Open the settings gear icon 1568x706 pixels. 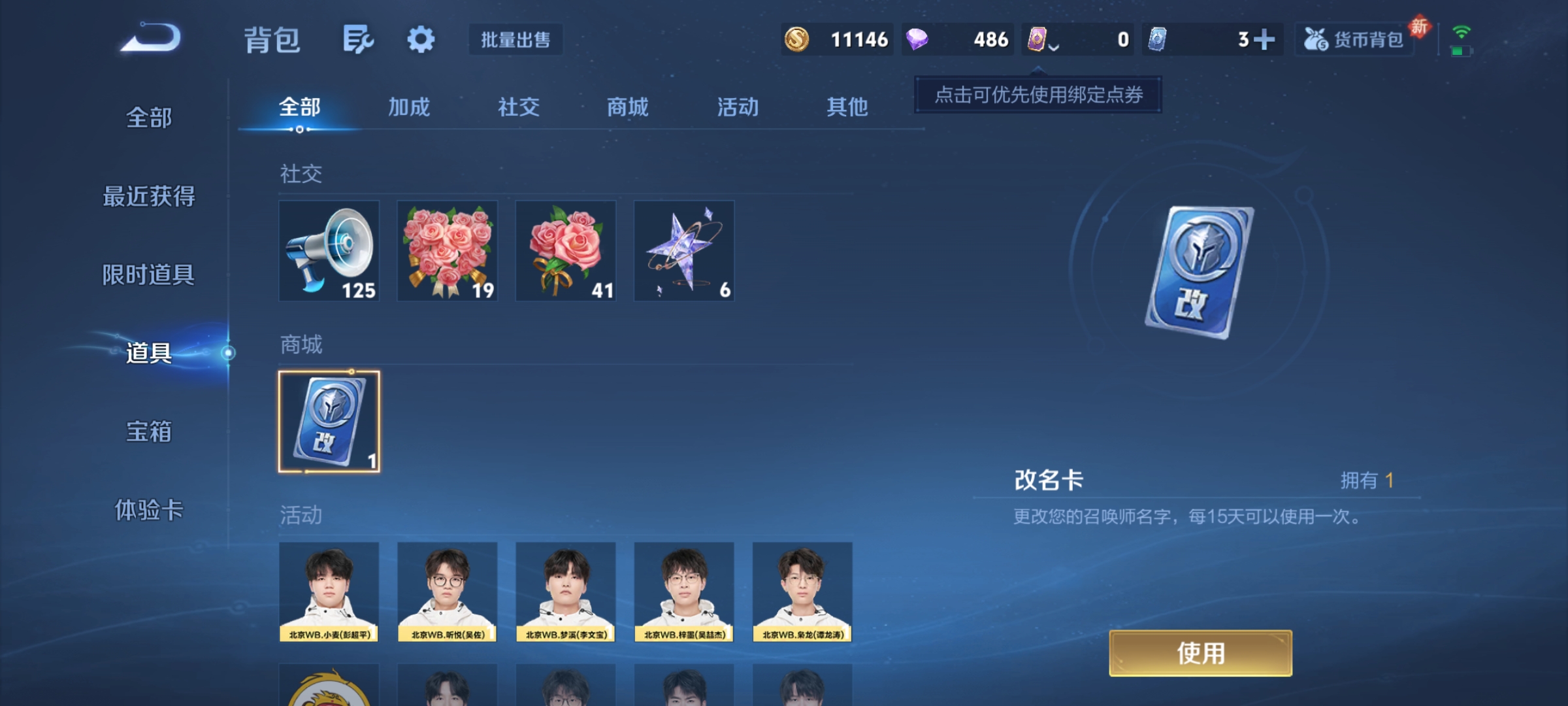(x=421, y=39)
